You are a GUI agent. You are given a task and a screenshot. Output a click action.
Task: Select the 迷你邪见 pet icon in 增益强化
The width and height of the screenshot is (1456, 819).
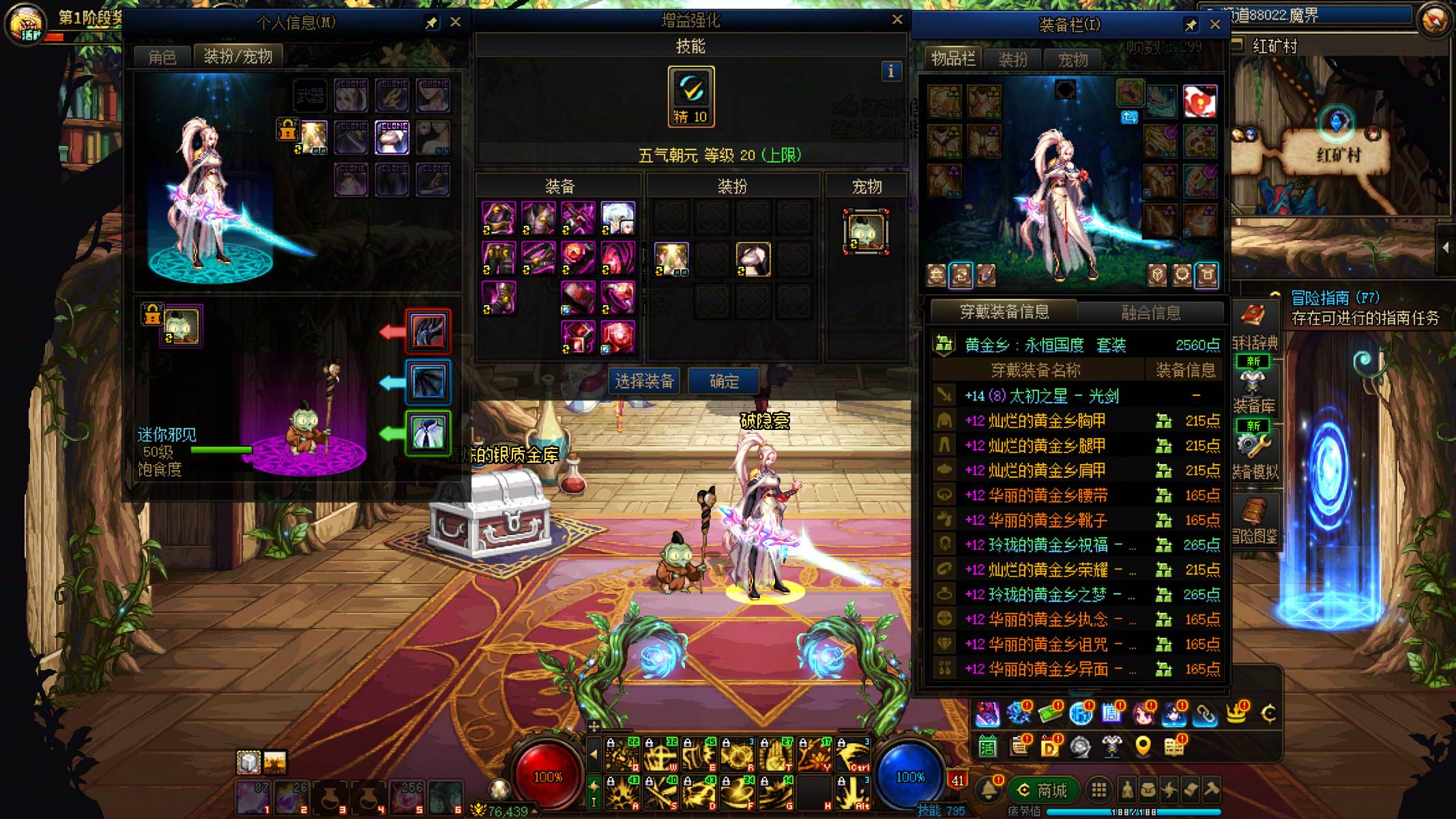click(x=866, y=232)
